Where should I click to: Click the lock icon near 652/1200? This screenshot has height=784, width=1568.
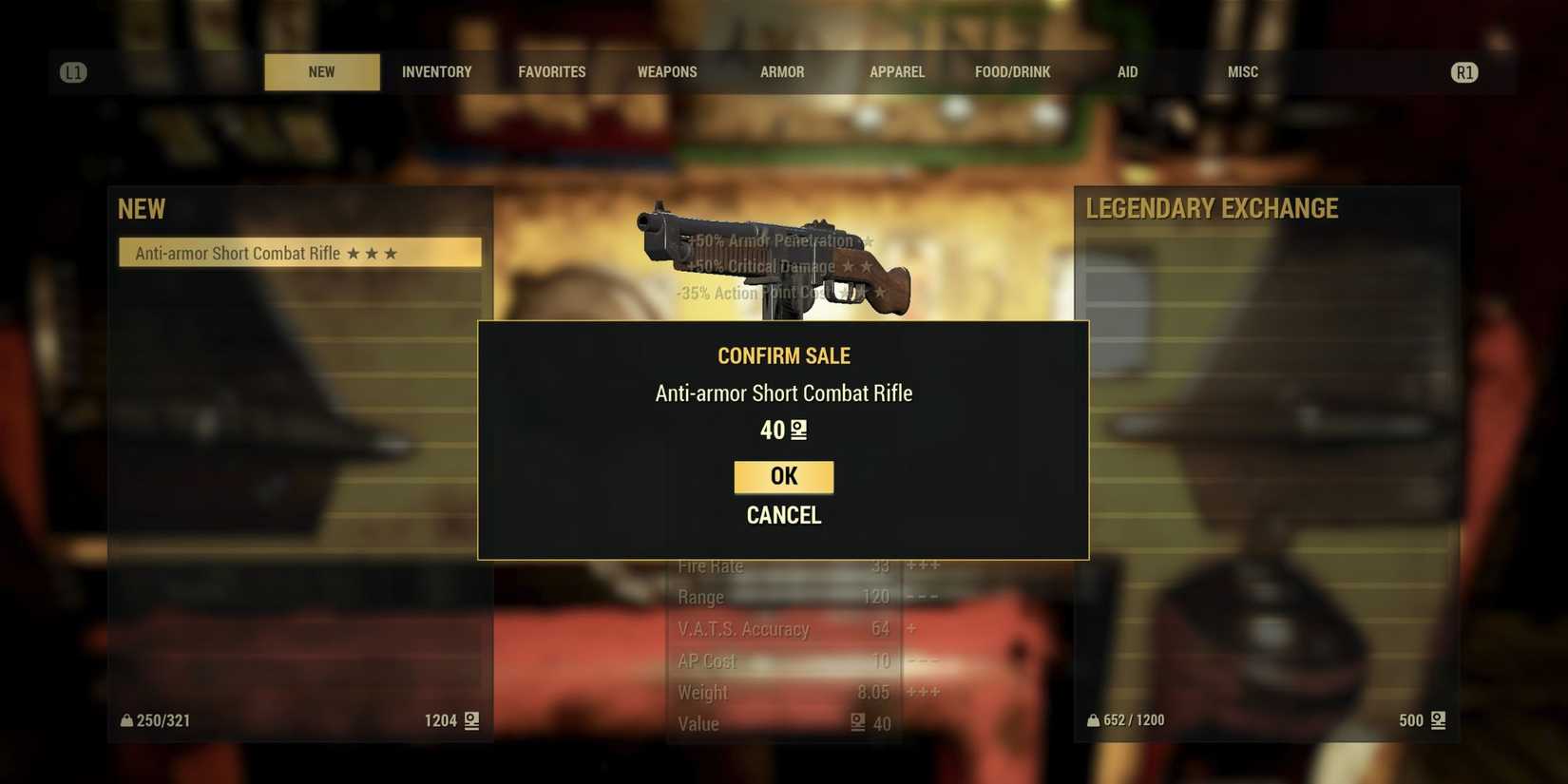[1091, 719]
